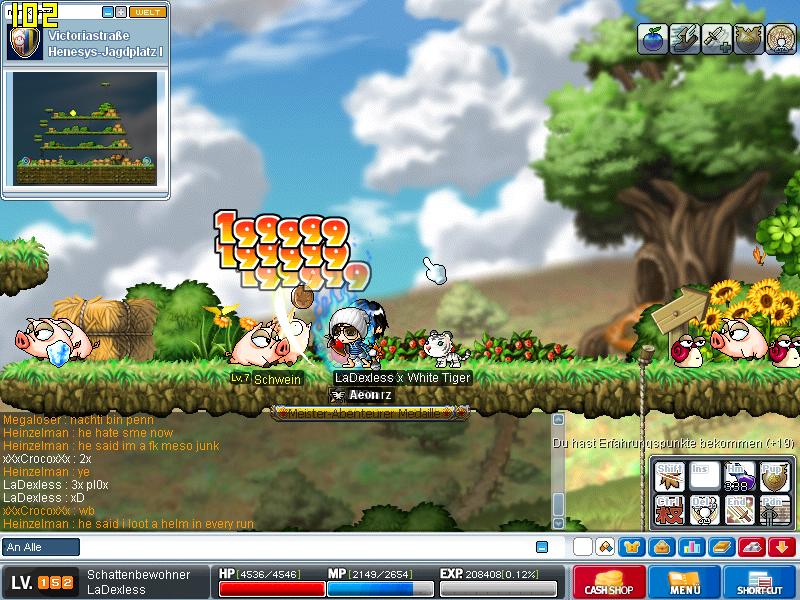Select the sword booster buff icon

pyautogui.click(x=716, y=38)
